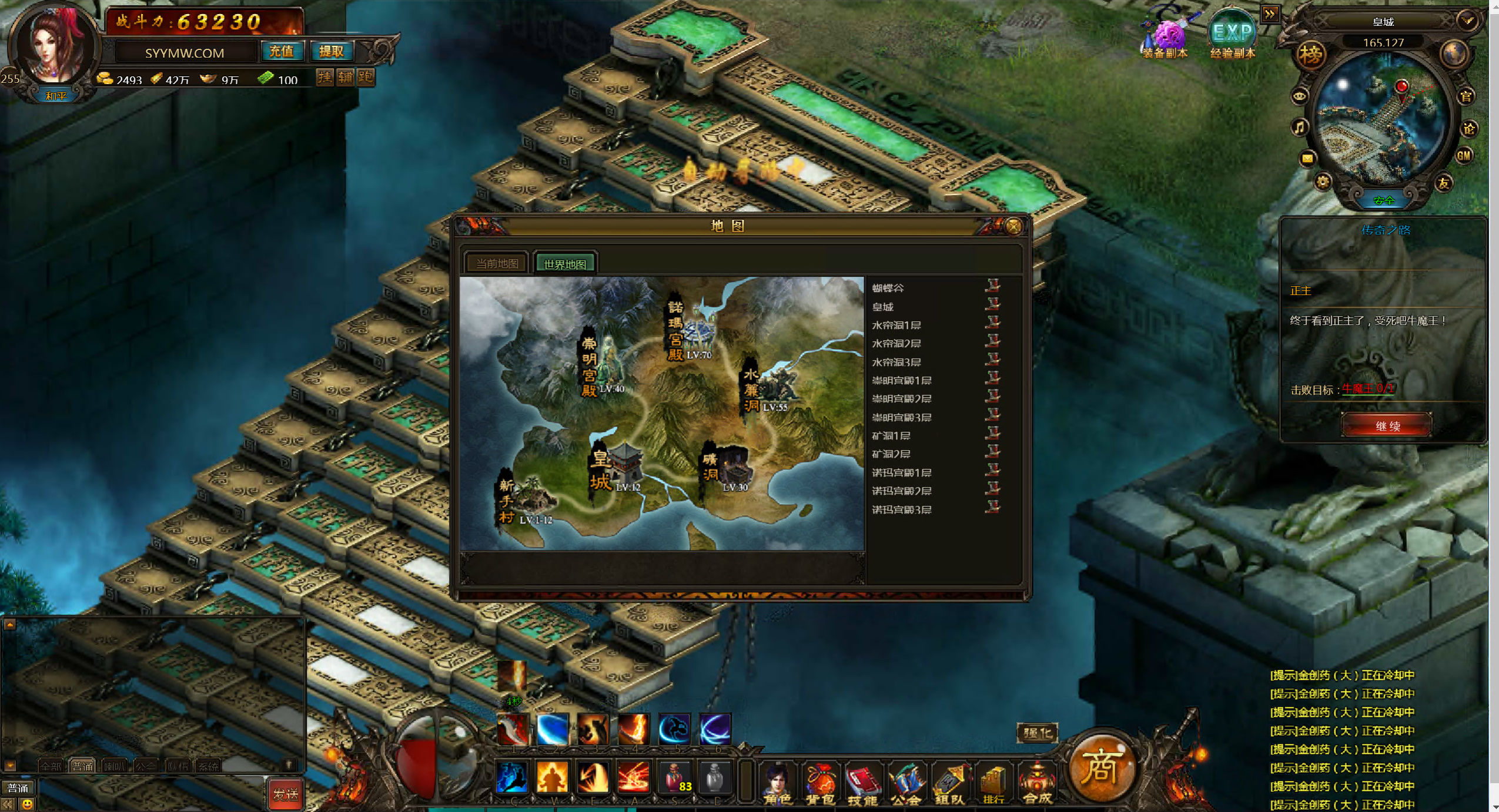Screen dimensions: 1499x812
Task: Send the chat message with 发送
Action: click(285, 794)
